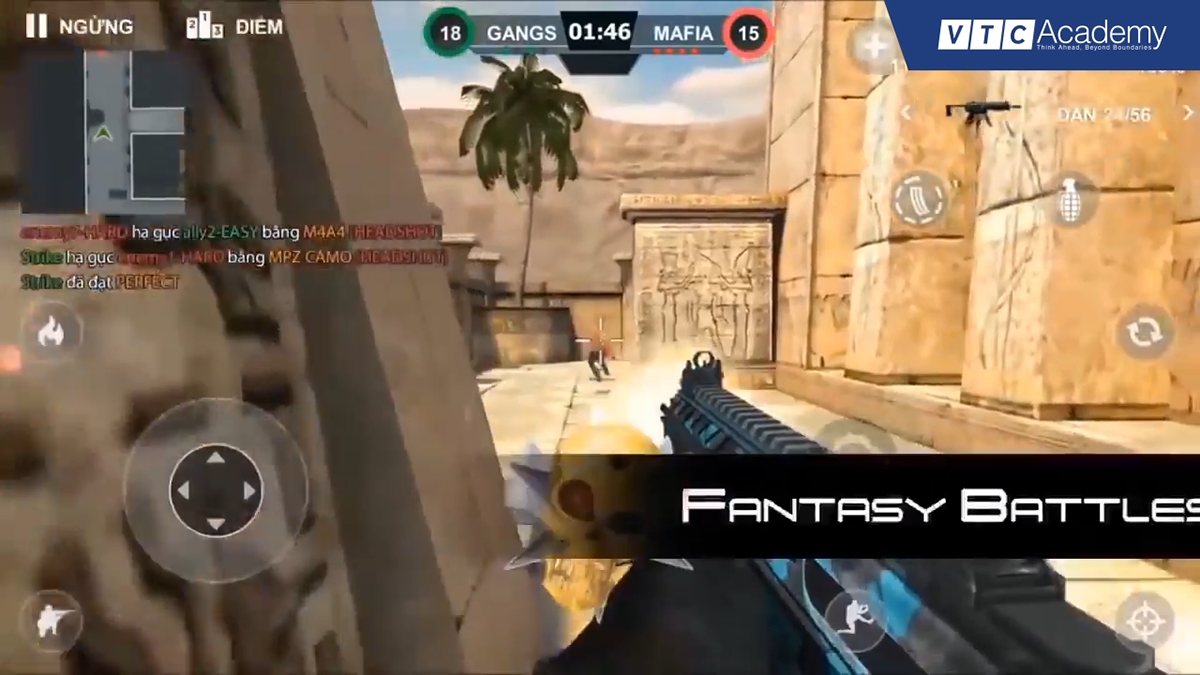Screen dimensions: 1200x675
Task: Tap the flame icon button
Action: point(50,333)
